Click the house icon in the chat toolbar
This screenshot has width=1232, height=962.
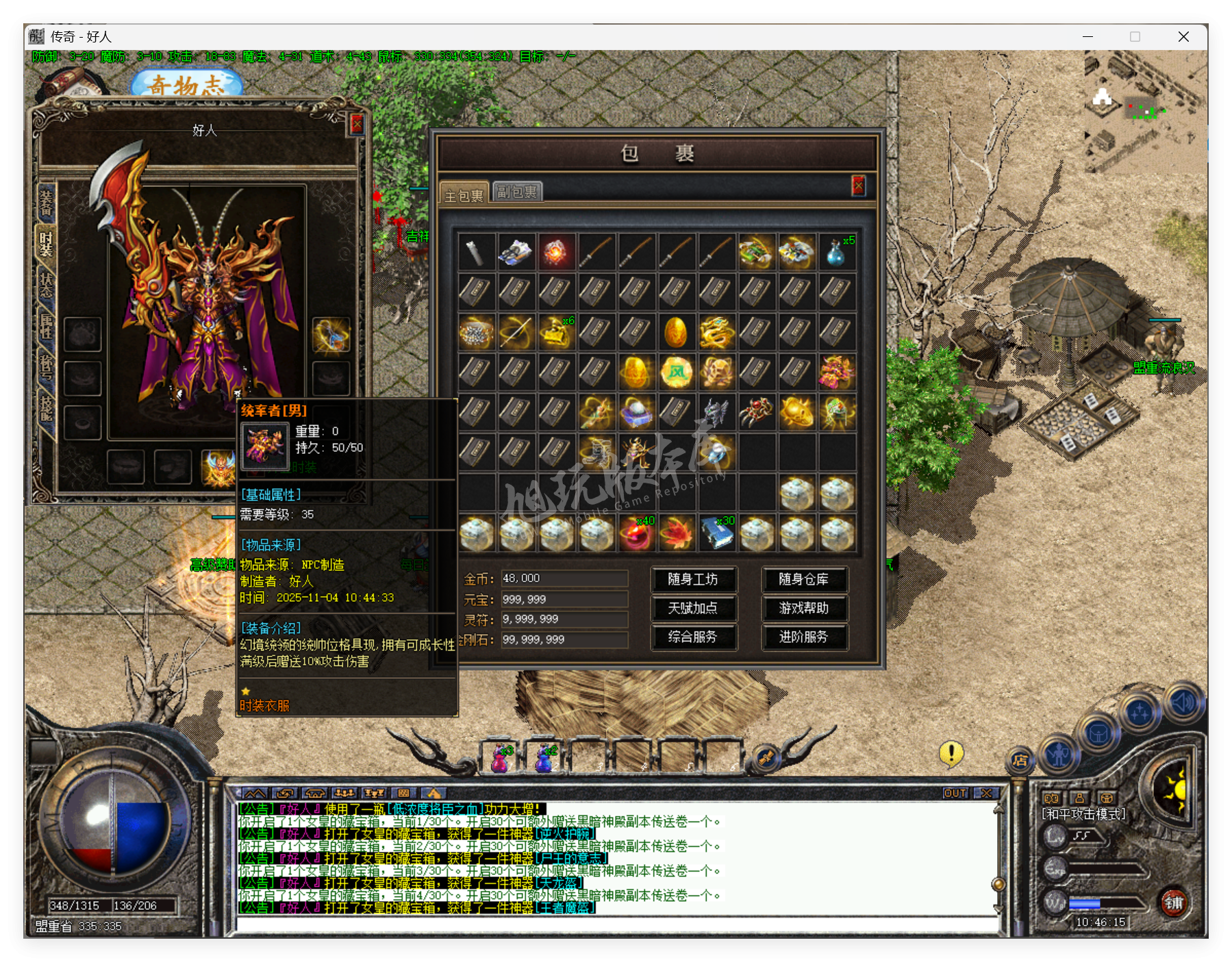pos(315,793)
